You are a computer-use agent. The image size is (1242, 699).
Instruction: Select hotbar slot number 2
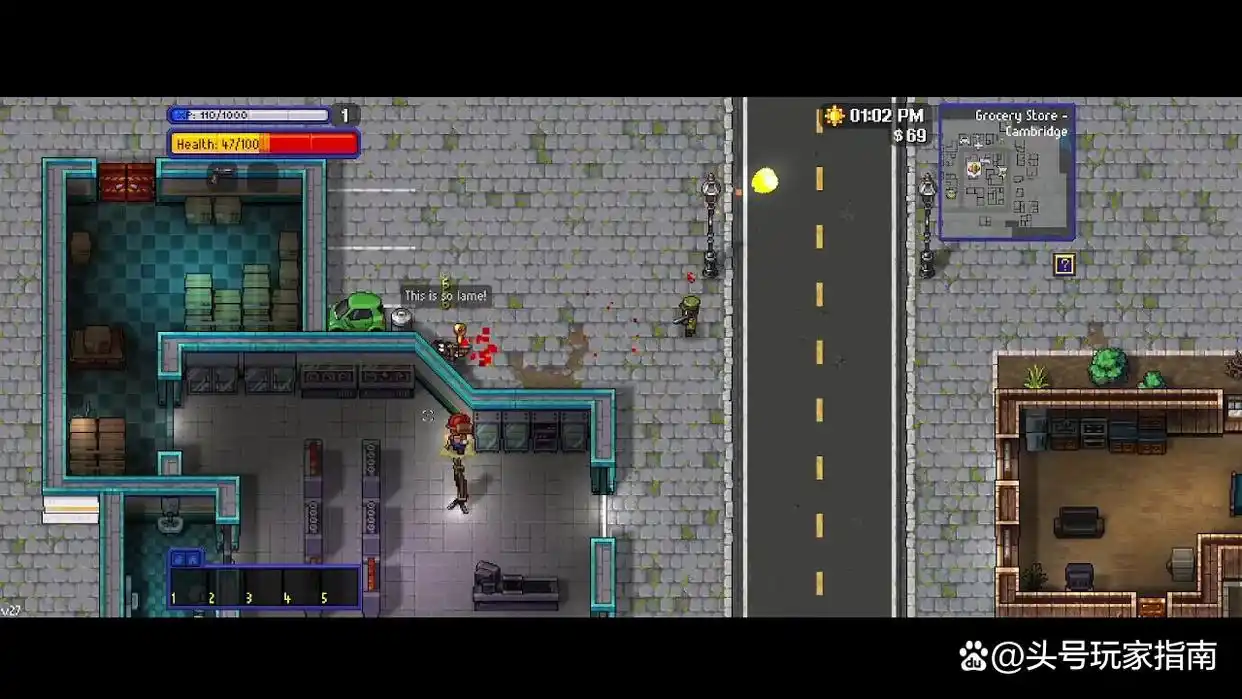point(226,587)
